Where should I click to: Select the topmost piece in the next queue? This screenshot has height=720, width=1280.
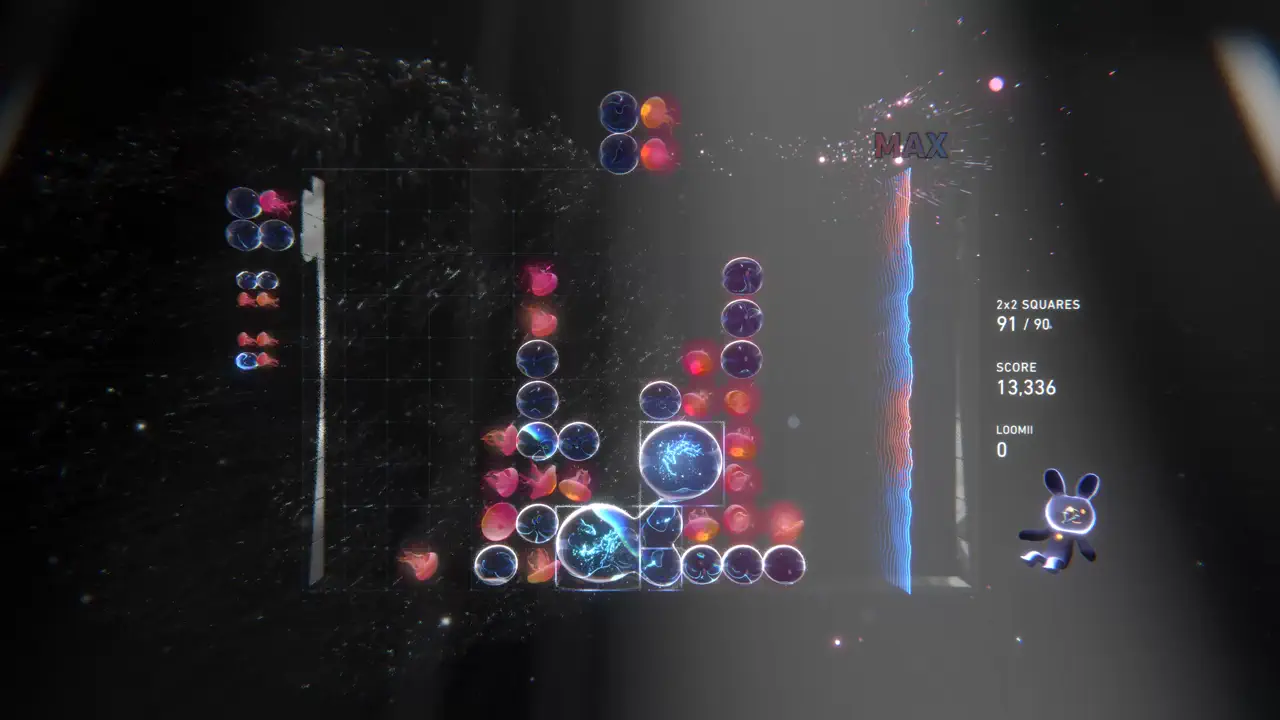point(260,215)
